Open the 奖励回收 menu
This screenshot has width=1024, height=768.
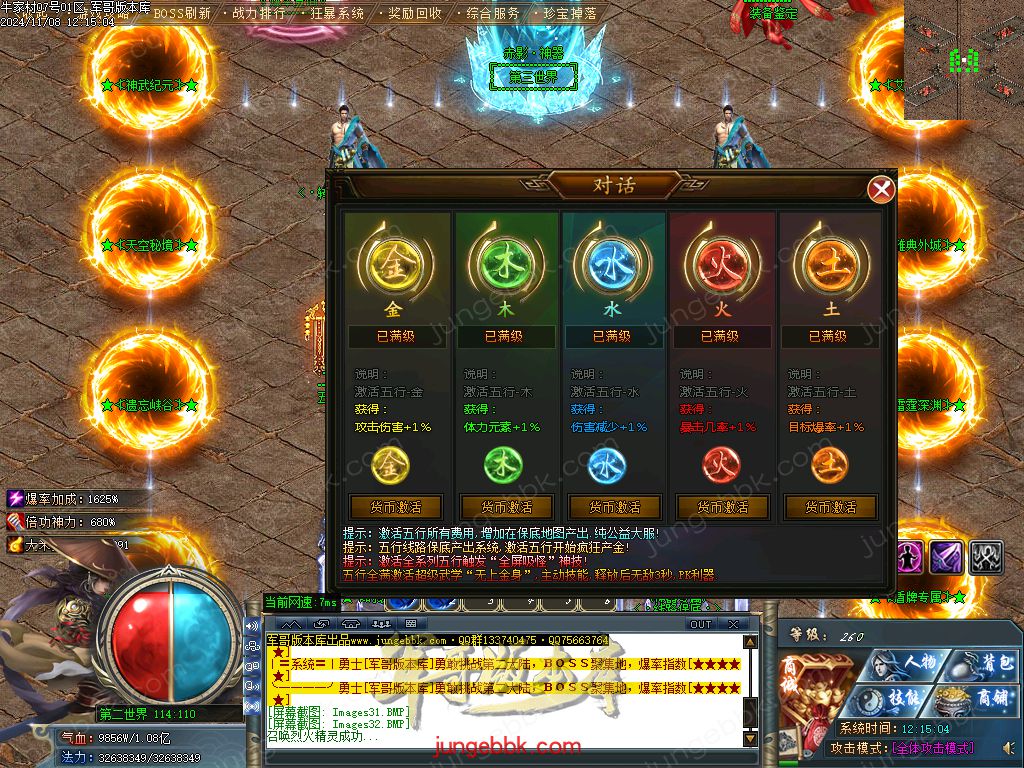(x=415, y=14)
